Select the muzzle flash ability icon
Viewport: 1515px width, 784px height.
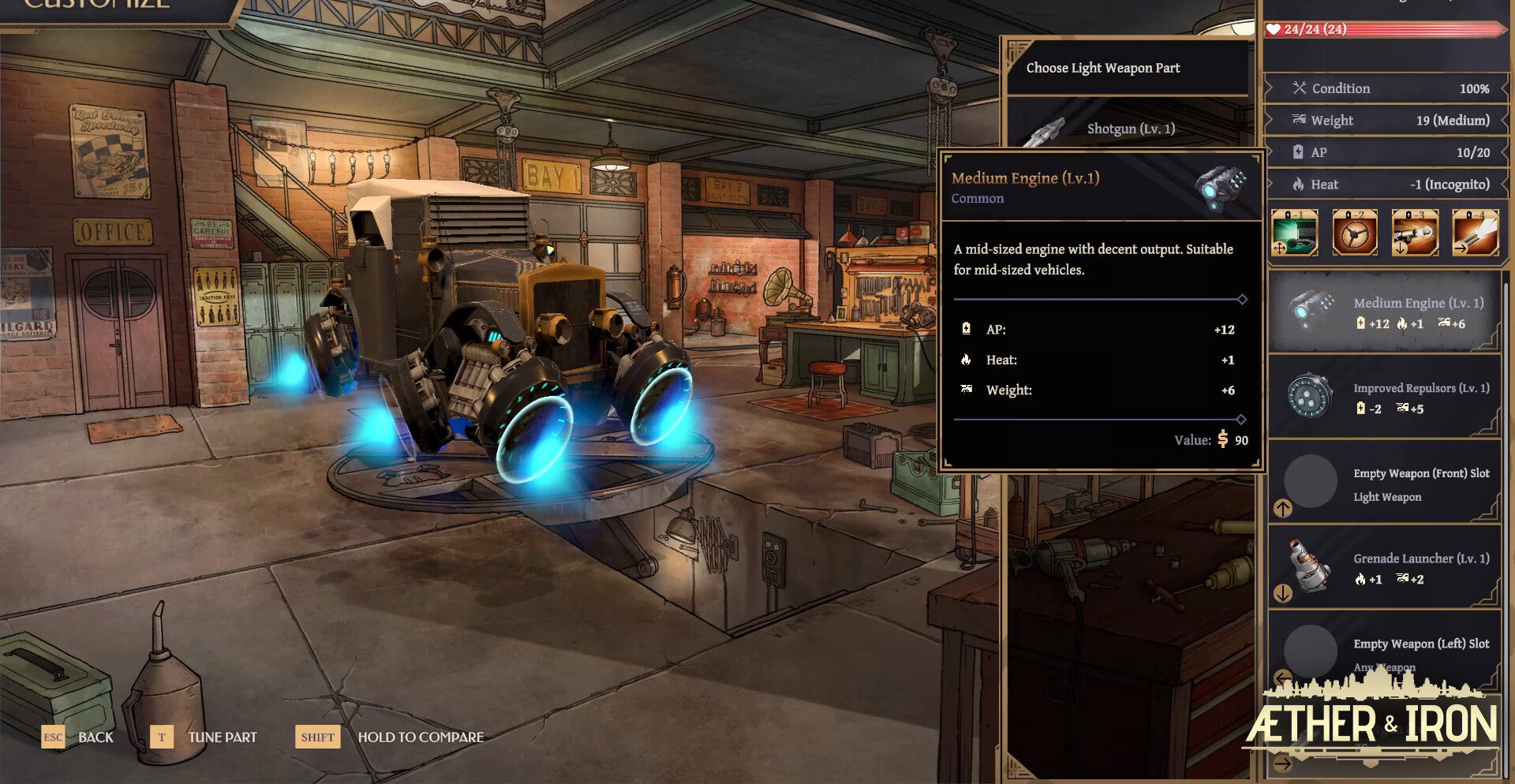(x=1475, y=232)
